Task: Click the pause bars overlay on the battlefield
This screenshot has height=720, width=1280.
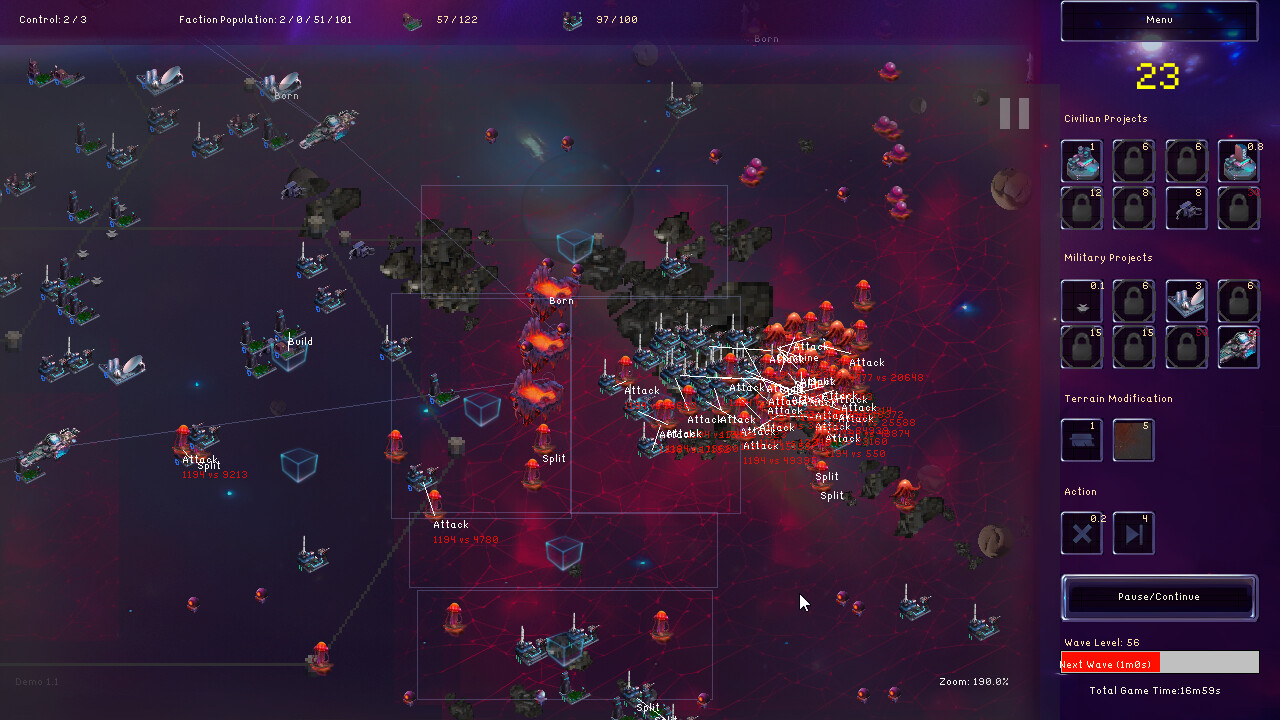Action: tap(1013, 113)
